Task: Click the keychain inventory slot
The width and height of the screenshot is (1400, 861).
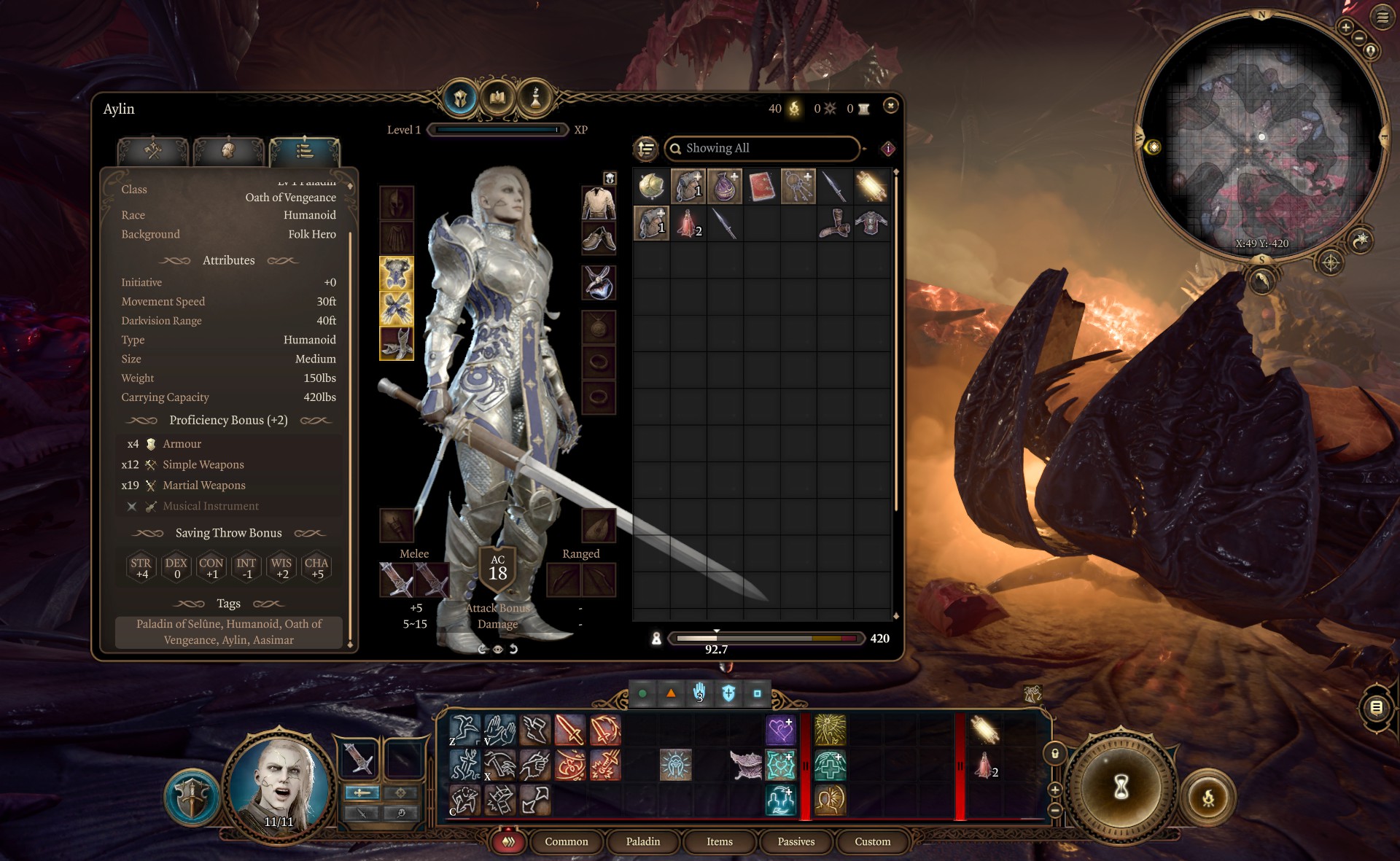Action: pyautogui.click(x=798, y=187)
